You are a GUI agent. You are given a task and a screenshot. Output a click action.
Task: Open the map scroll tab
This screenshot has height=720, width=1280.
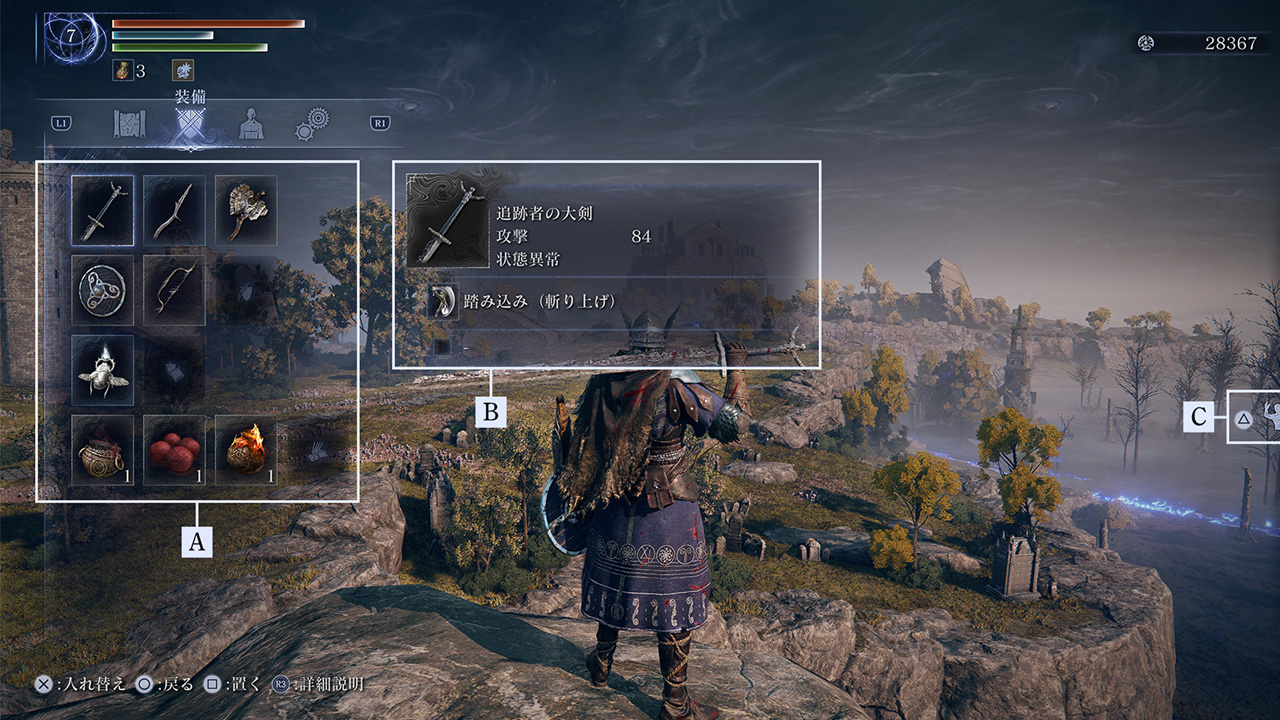point(131,124)
